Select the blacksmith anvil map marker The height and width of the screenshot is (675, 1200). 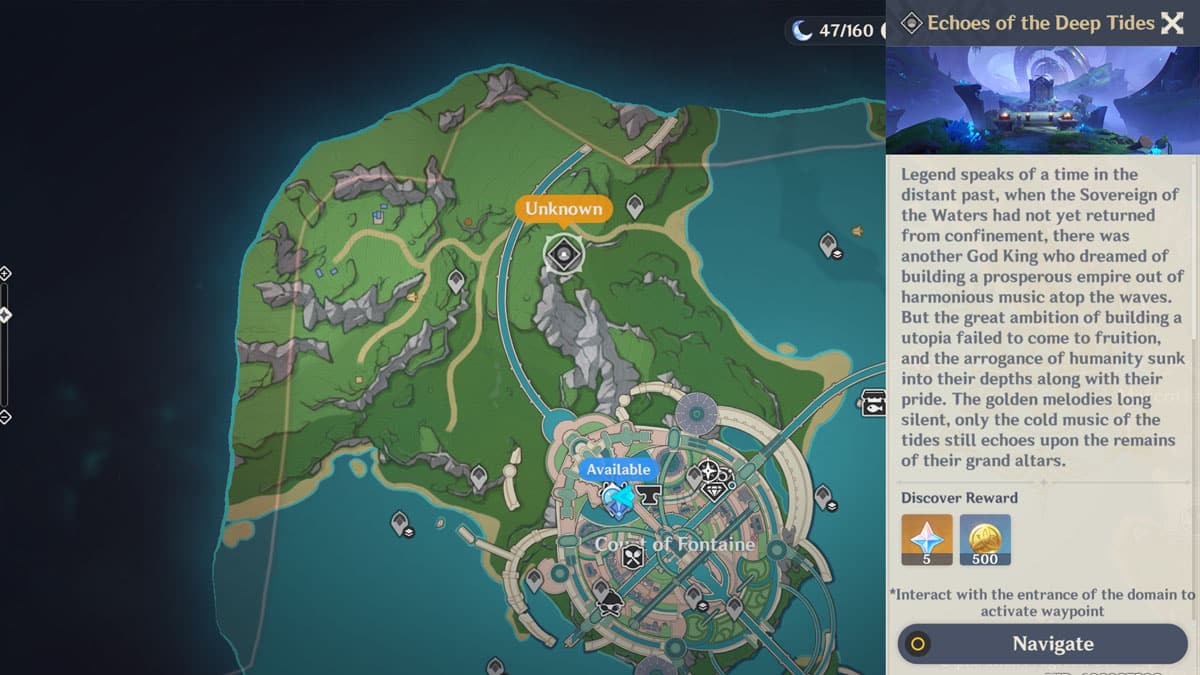(650, 494)
